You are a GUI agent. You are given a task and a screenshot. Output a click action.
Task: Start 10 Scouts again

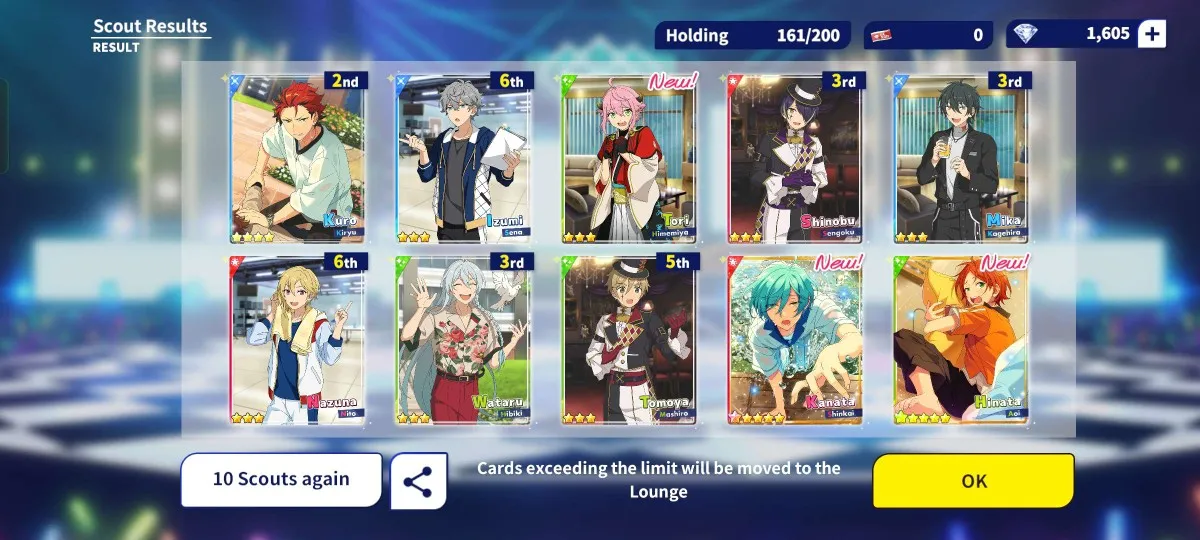[x=281, y=480]
